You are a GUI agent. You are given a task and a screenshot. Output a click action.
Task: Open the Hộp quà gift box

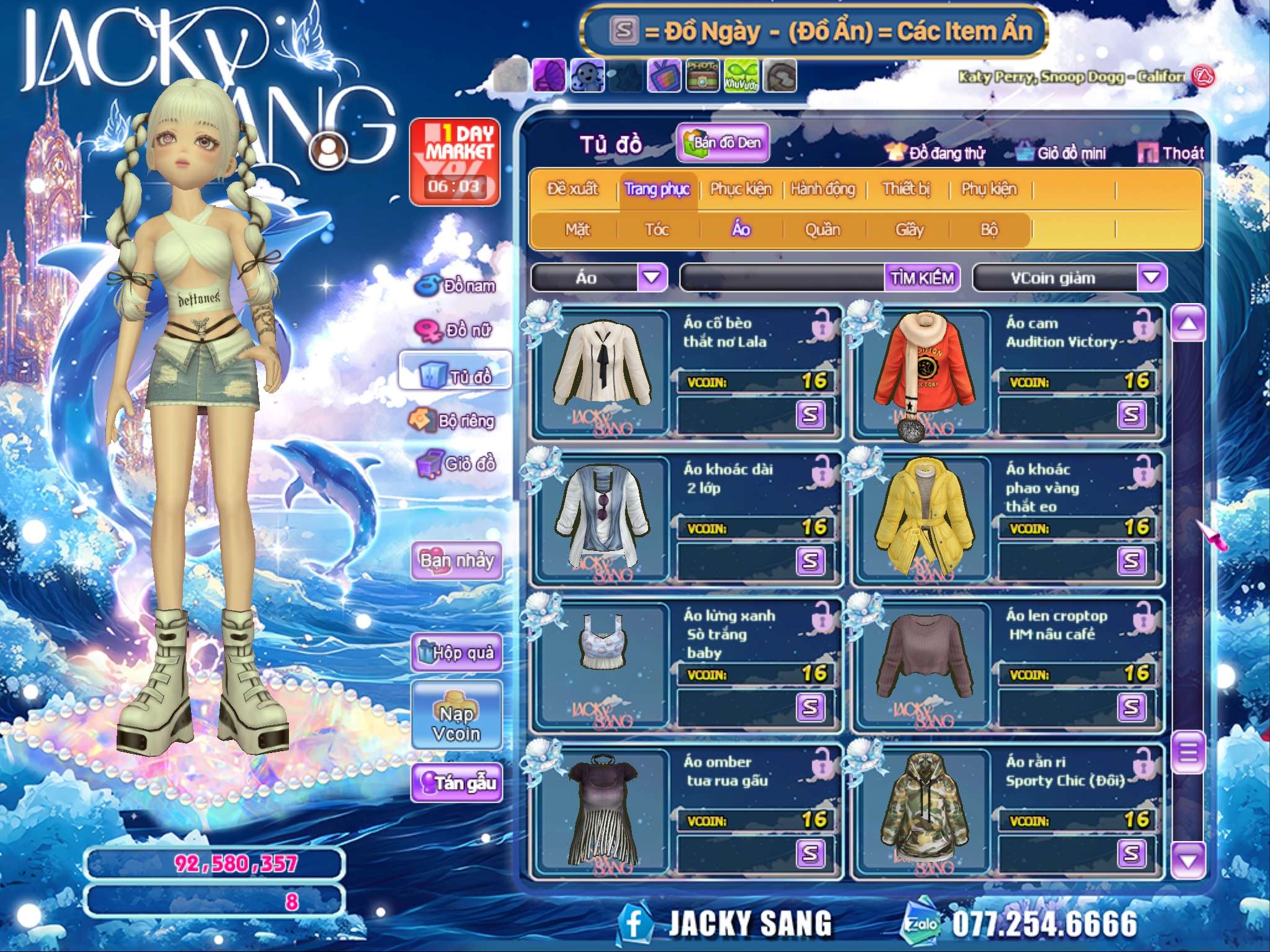click(456, 652)
